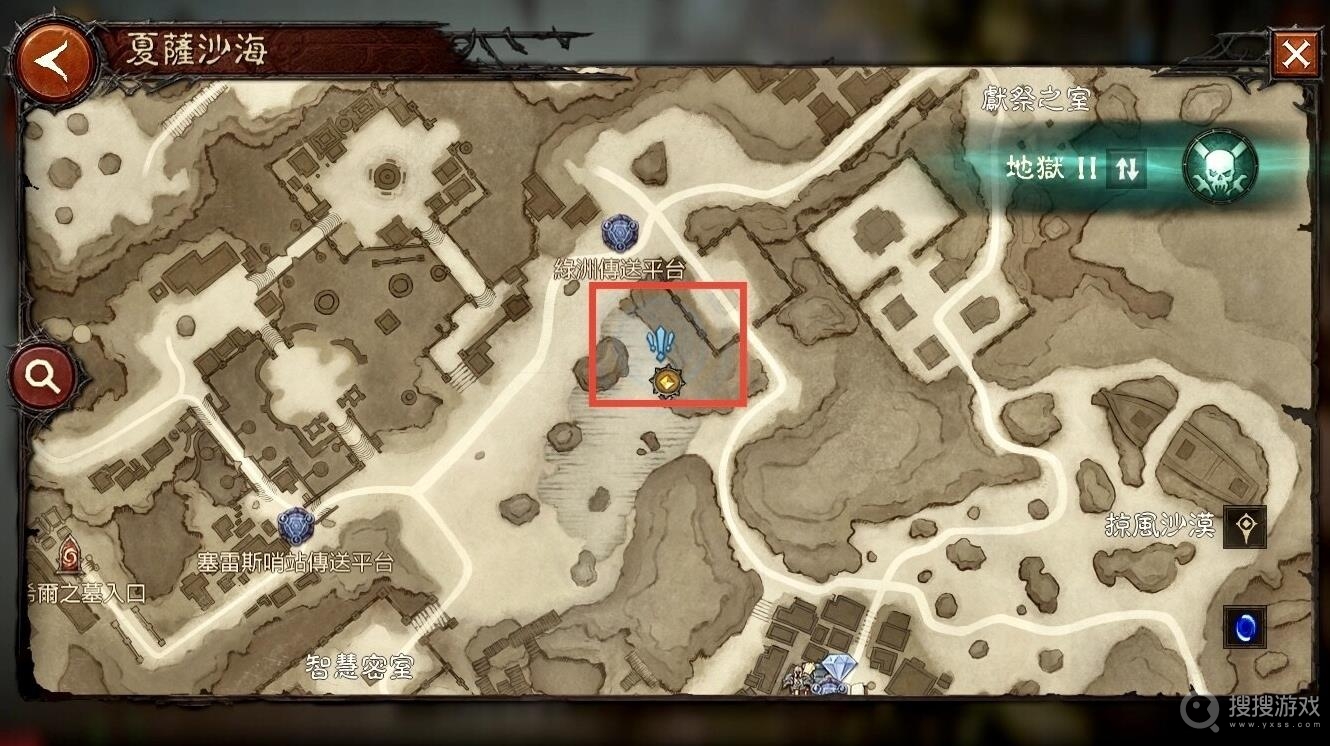Select the 綠洲傳送平台 waypoint marker
Screen dimensions: 1330x746
(620, 234)
